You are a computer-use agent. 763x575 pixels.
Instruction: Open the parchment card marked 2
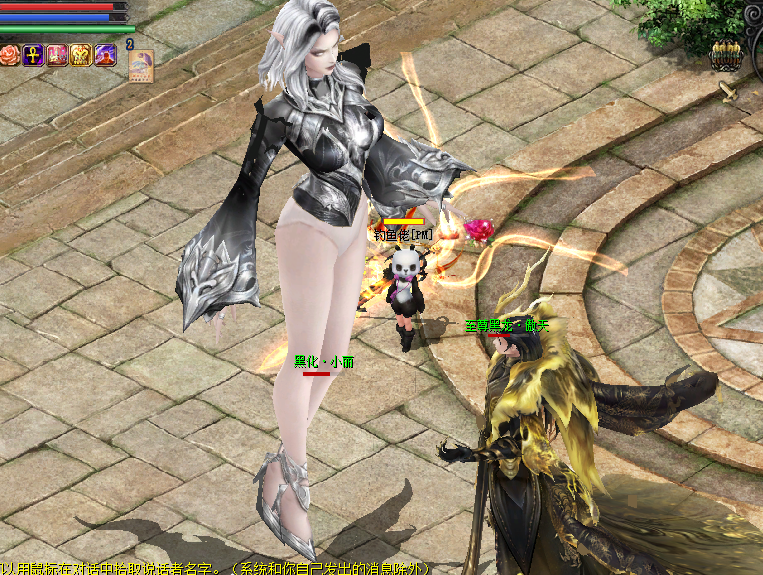(x=140, y=62)
